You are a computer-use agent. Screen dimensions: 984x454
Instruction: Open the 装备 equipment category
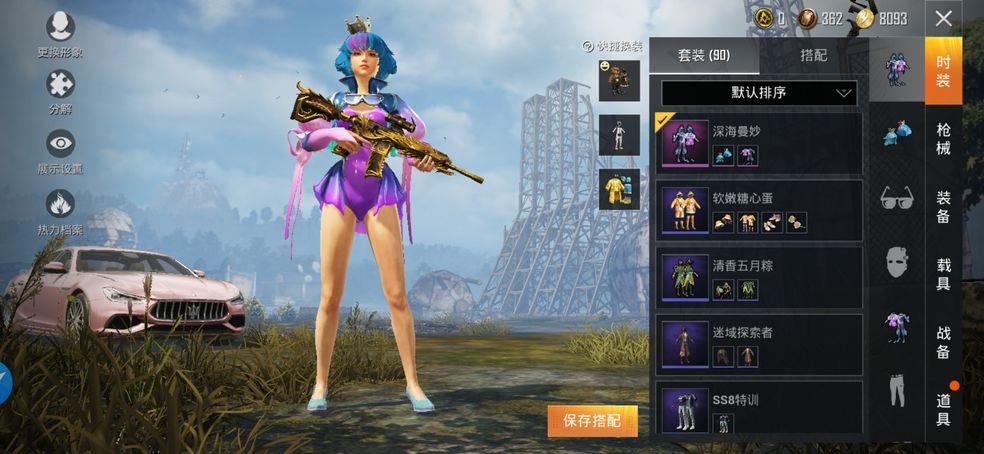point(943,207)
